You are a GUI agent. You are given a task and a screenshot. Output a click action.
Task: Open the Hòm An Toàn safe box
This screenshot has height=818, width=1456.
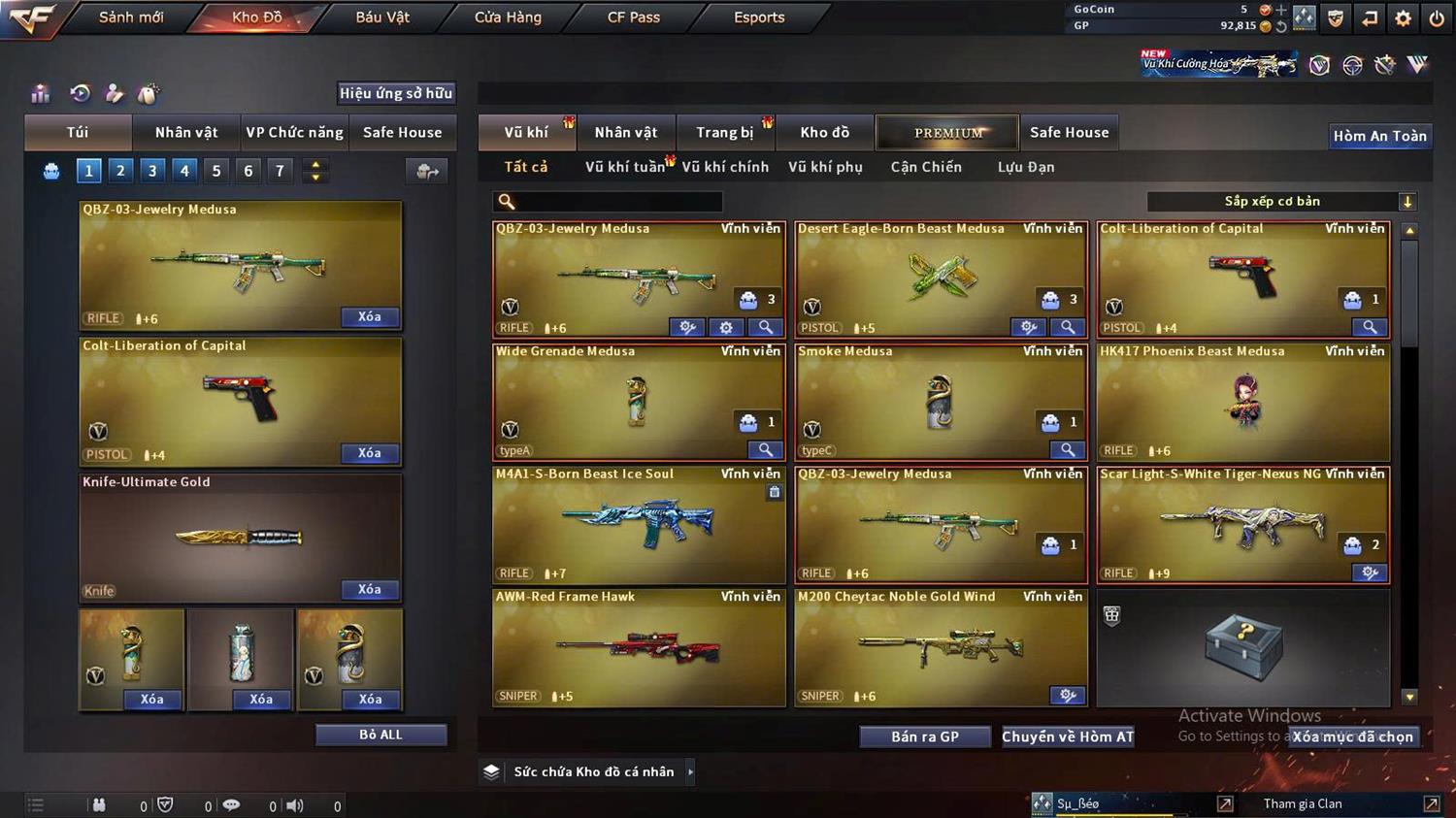tap(1379, 136)
